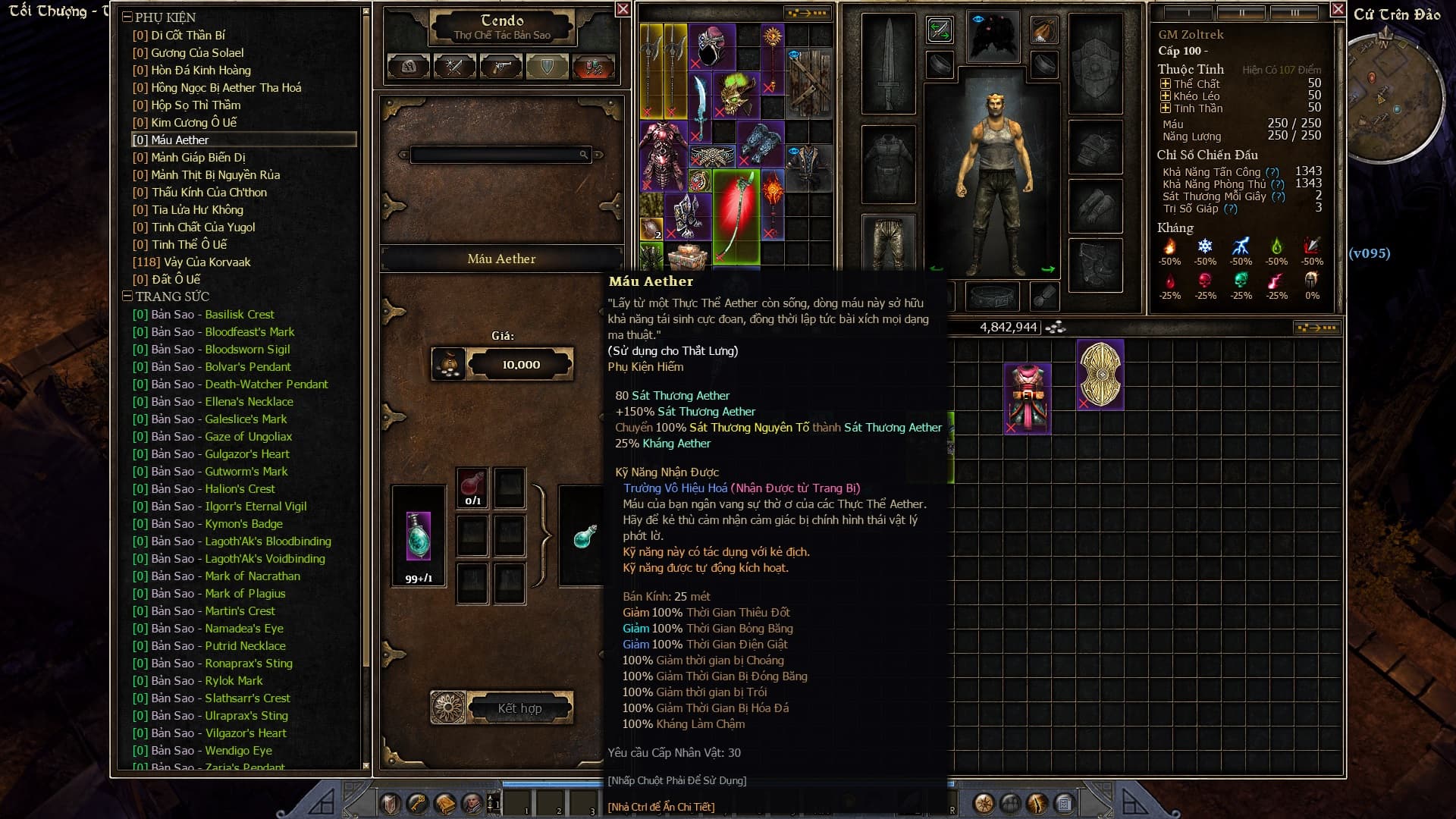Image resolution: width=1456 pixels, height=819 pixels.
Task: Select Bản Sao - Mark of Plagius
Action: pyautogui.click(x=218, y=593)
